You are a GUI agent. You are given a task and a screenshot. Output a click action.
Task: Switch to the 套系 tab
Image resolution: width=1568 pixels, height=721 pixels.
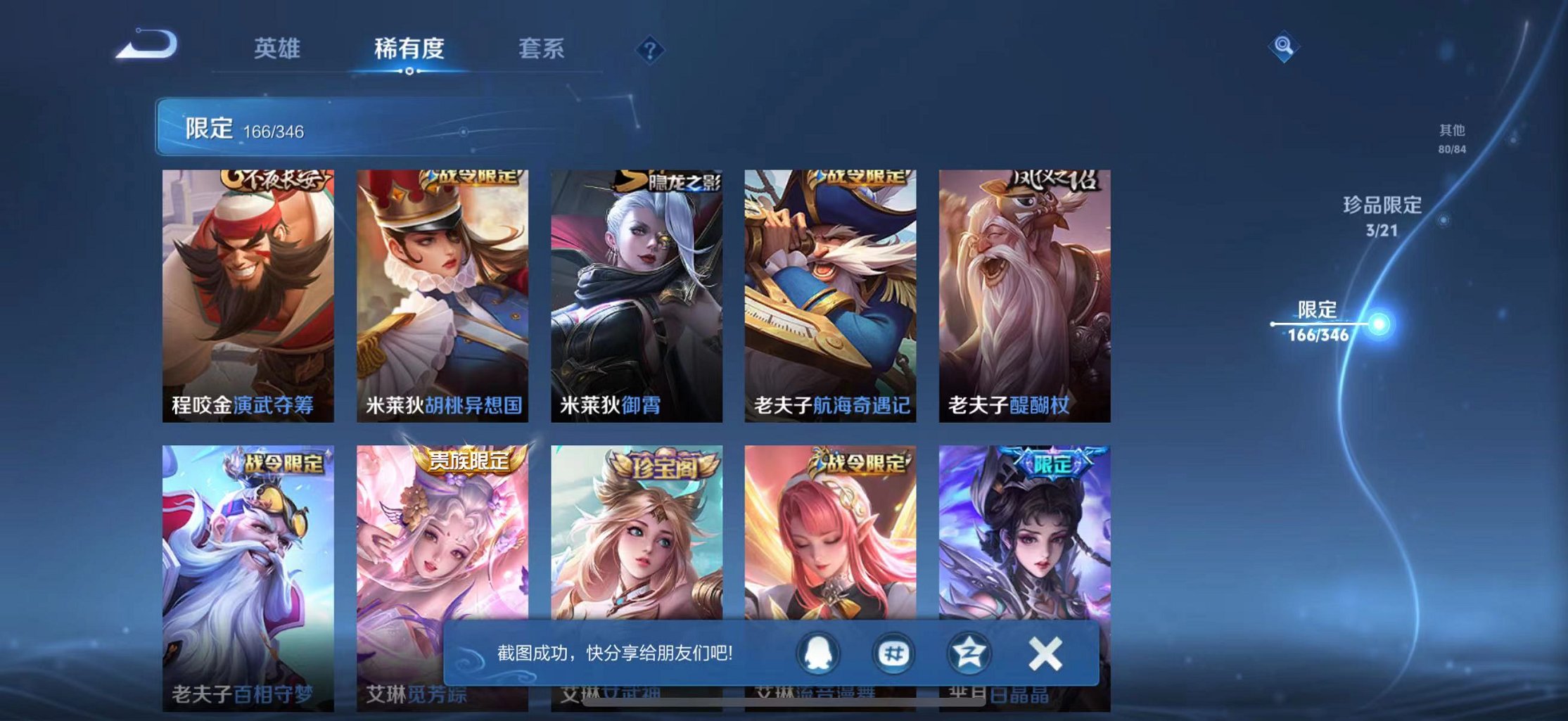(x=540, y=49)
